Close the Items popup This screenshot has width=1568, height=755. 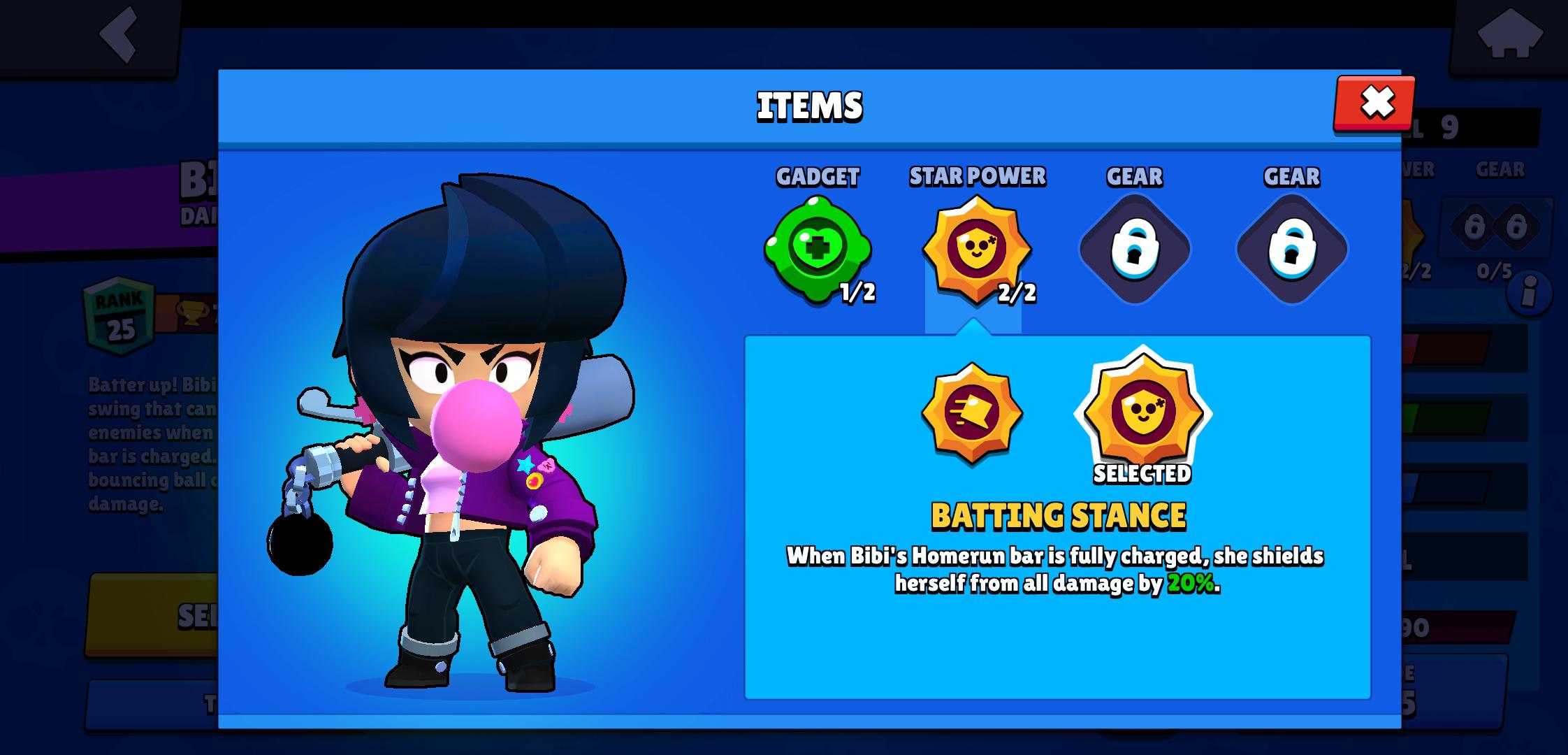pos(1375,103)
